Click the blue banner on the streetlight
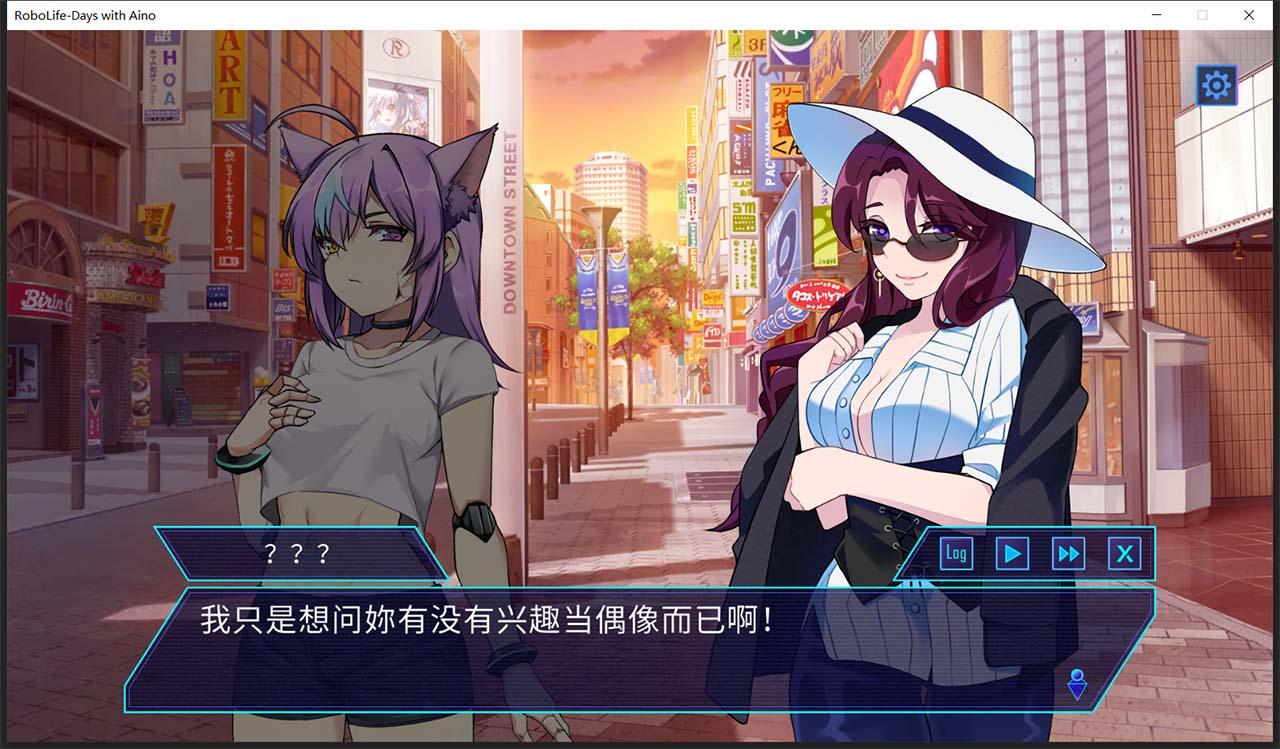 click(x=588, y=290)
